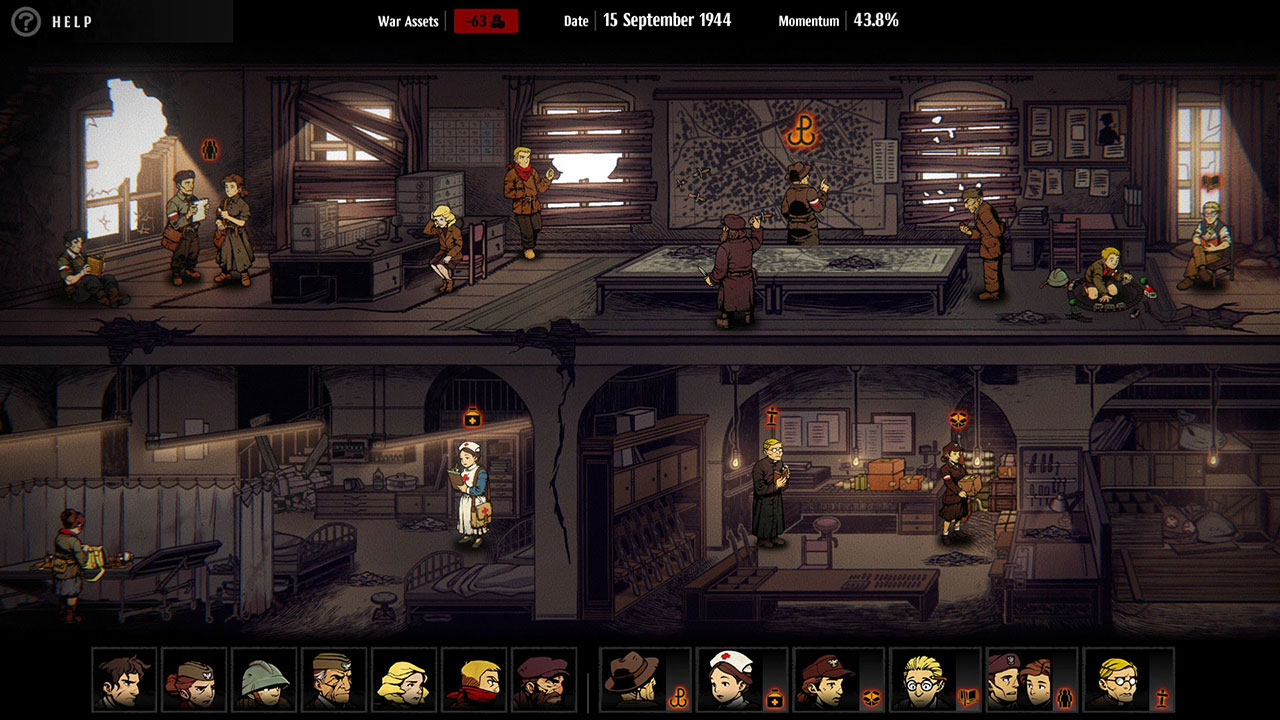The height and width of the screenshot is (720, 1280).
Task: Click the book icon on the bespectacled man's portrait
Action: coord(967,695)
